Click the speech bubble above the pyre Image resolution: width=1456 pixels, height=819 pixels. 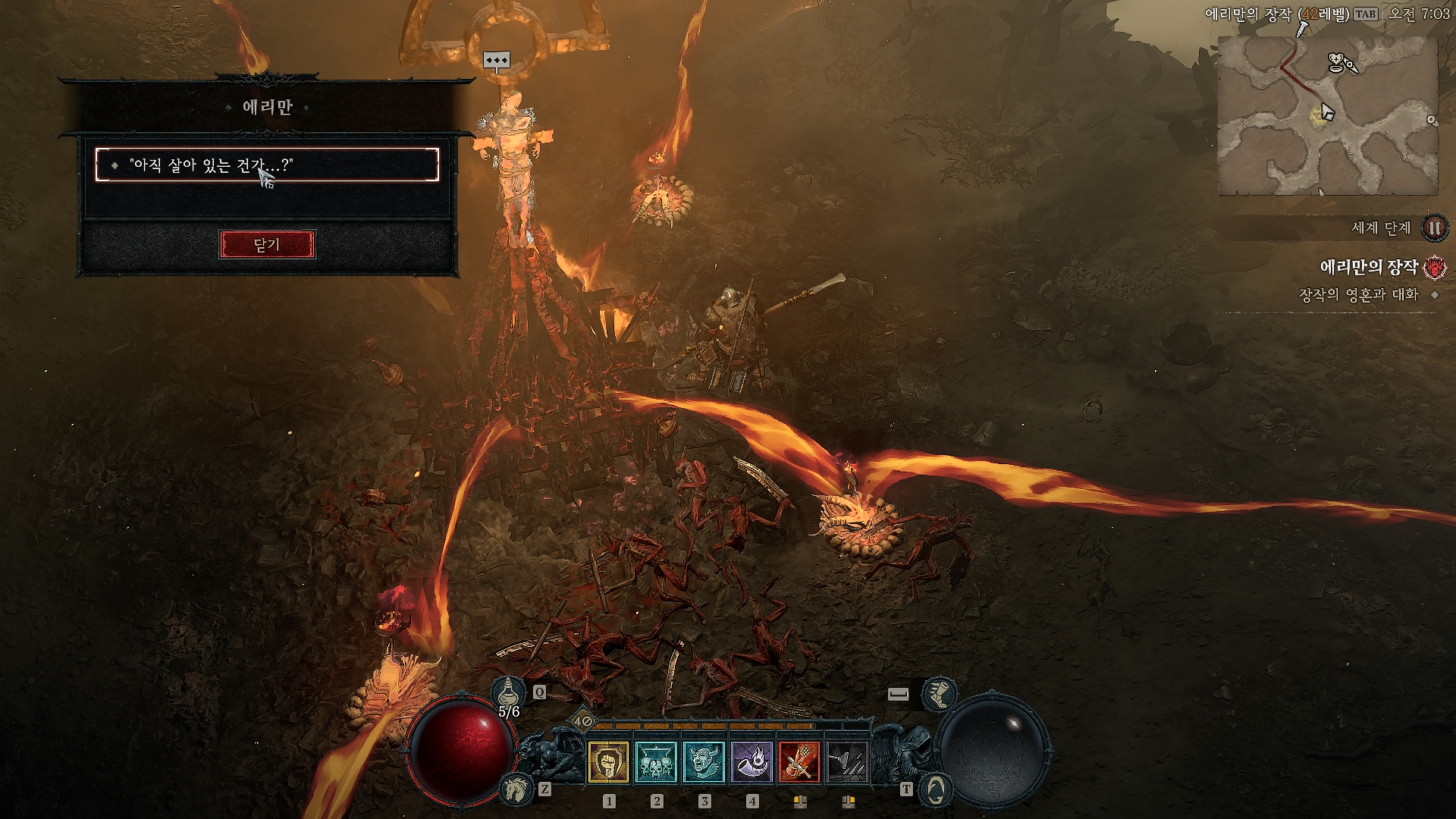[497, 61]
